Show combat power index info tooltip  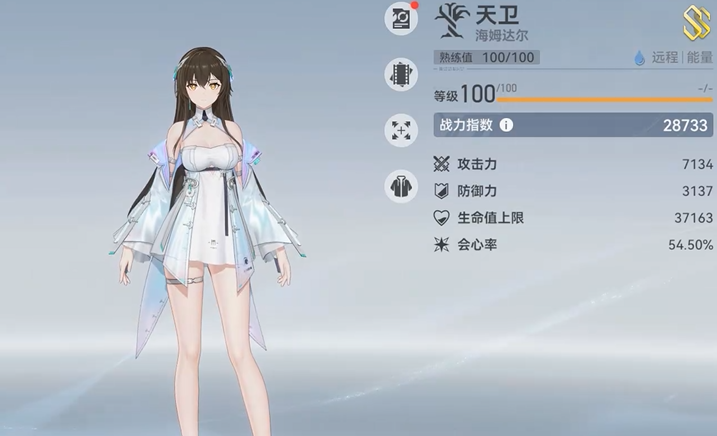coord(506,126)
